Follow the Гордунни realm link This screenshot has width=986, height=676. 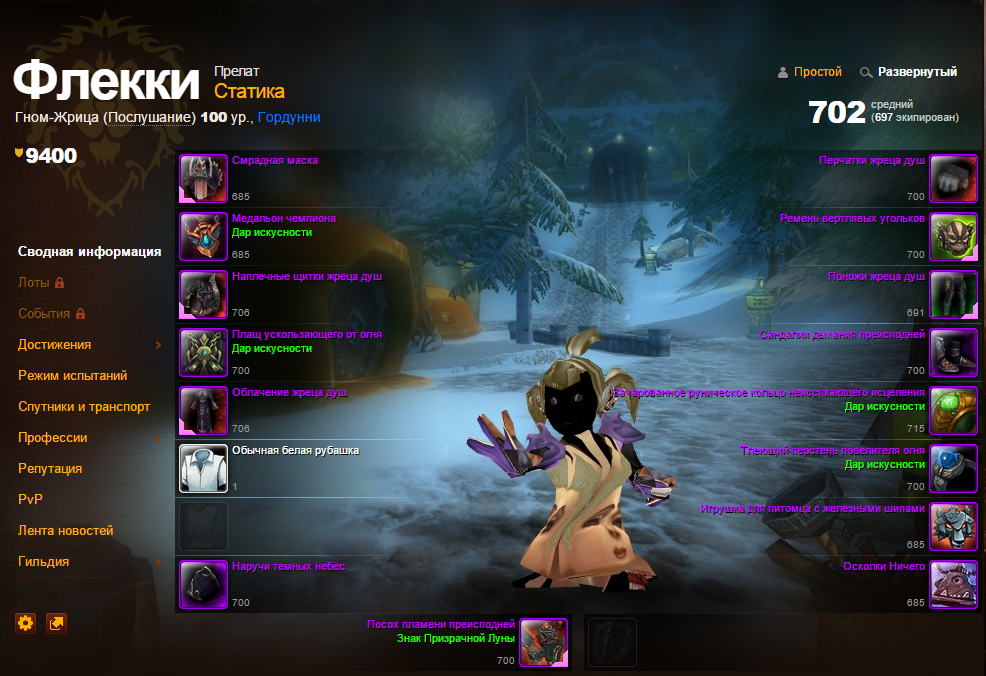[x=289, y=117]
